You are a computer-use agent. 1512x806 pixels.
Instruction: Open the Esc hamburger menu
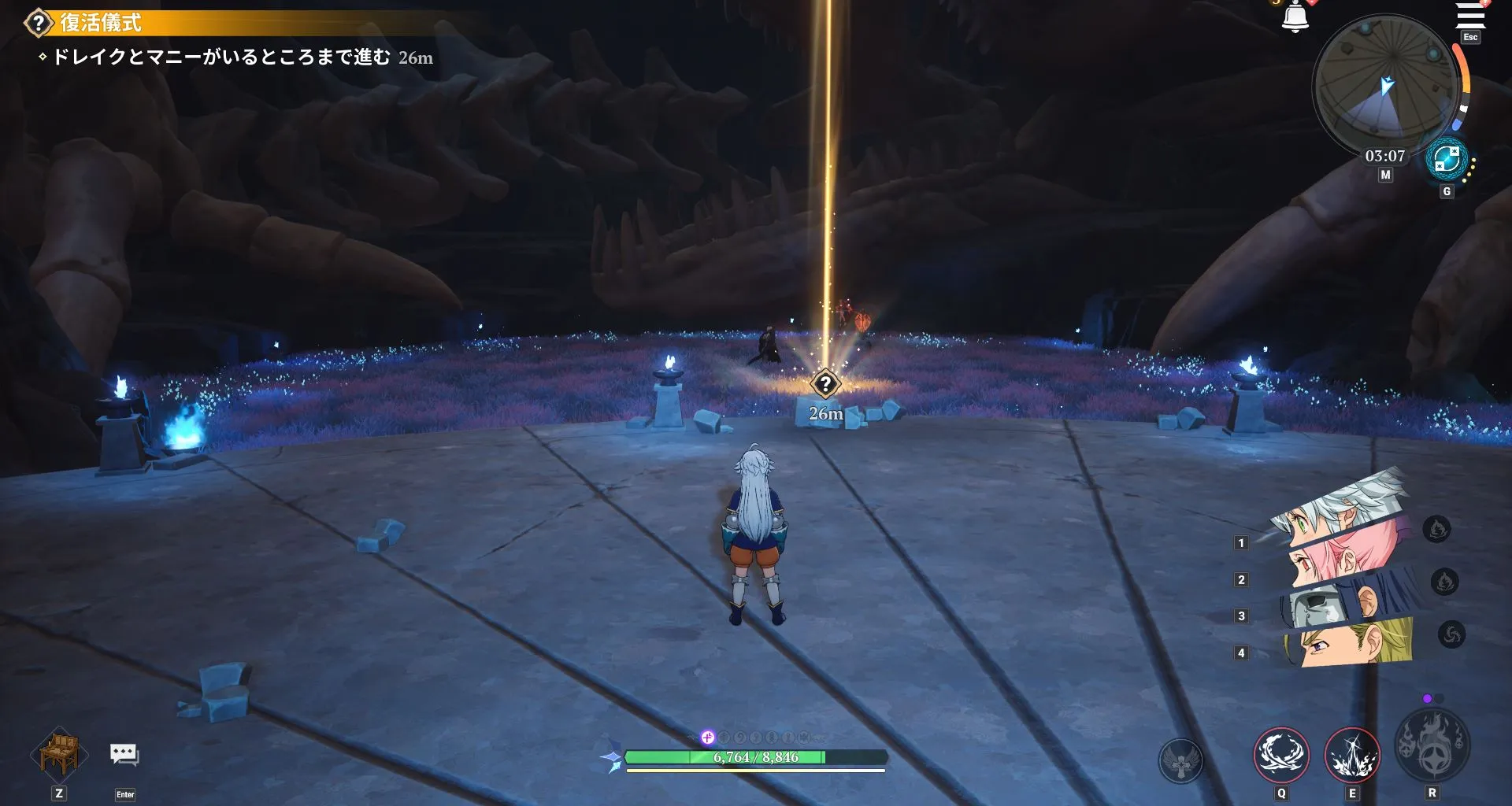1469,16
